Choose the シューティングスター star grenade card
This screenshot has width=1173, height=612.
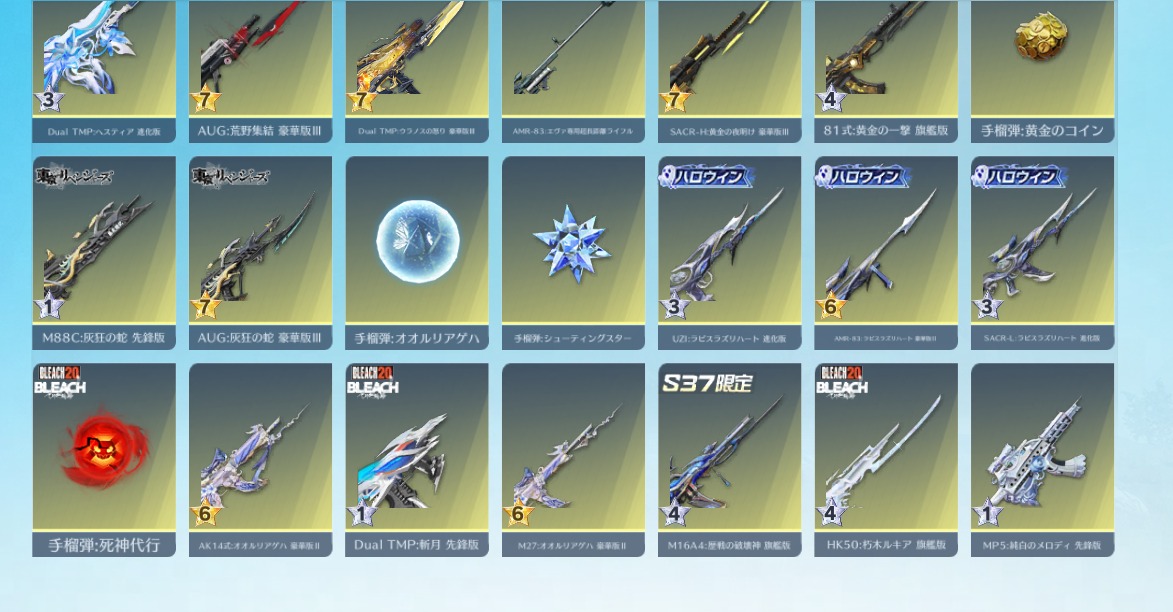(x=573, y=250)
